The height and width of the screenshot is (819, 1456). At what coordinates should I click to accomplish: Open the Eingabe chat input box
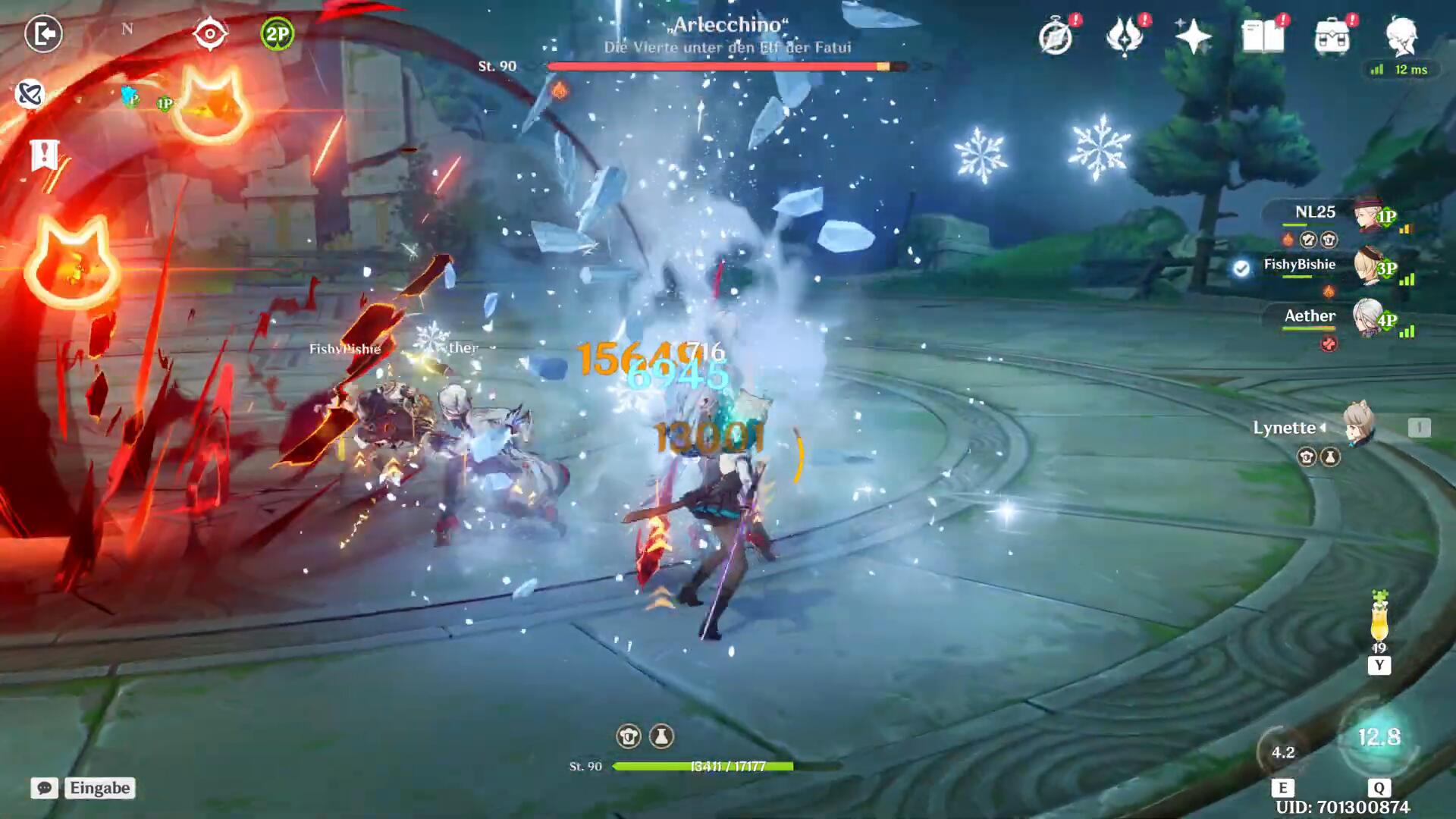100,788
